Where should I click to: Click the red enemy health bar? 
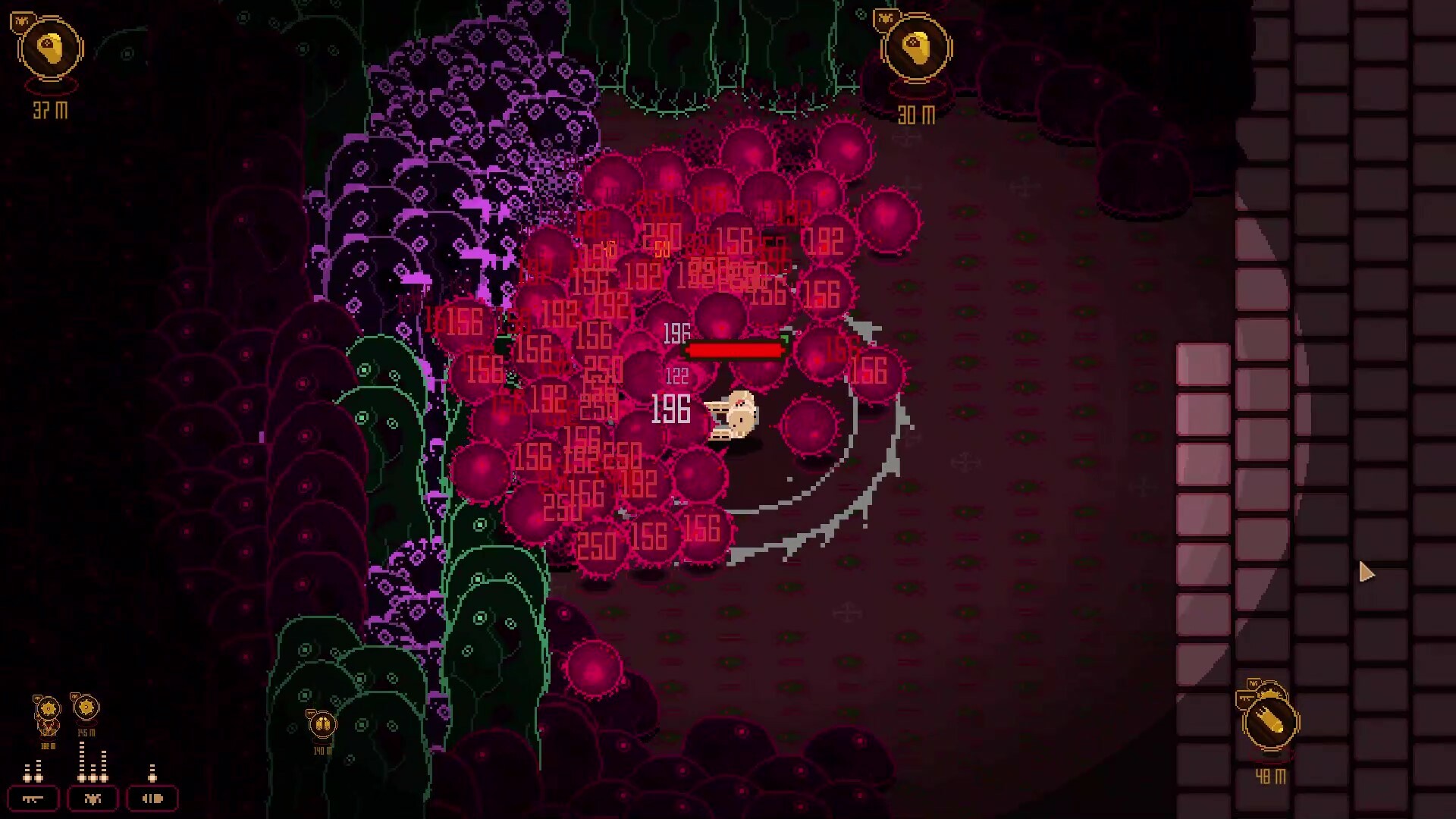734,350
